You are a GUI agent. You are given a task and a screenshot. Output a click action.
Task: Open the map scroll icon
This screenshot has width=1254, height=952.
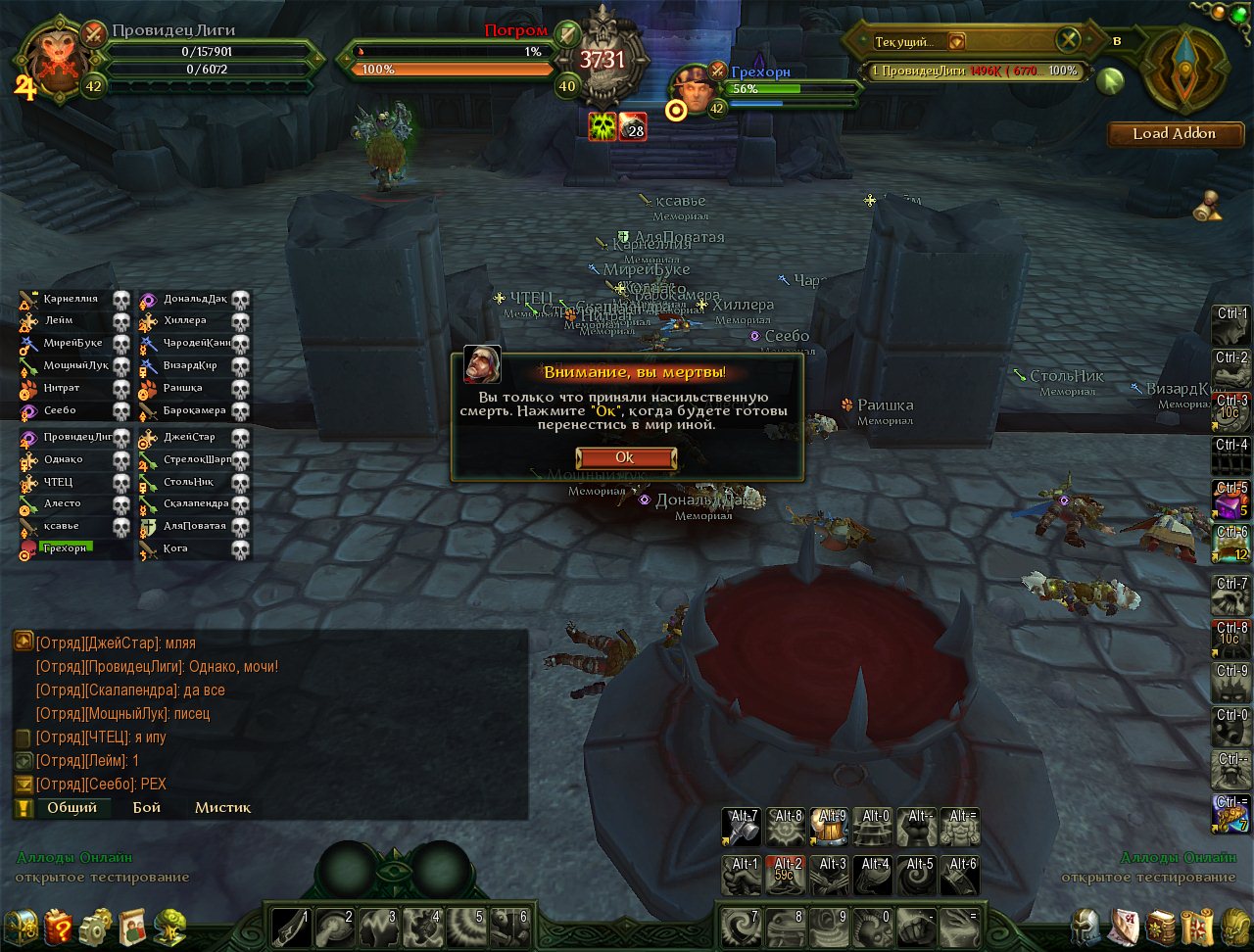pyautogui.click(x=1197, y=927)
